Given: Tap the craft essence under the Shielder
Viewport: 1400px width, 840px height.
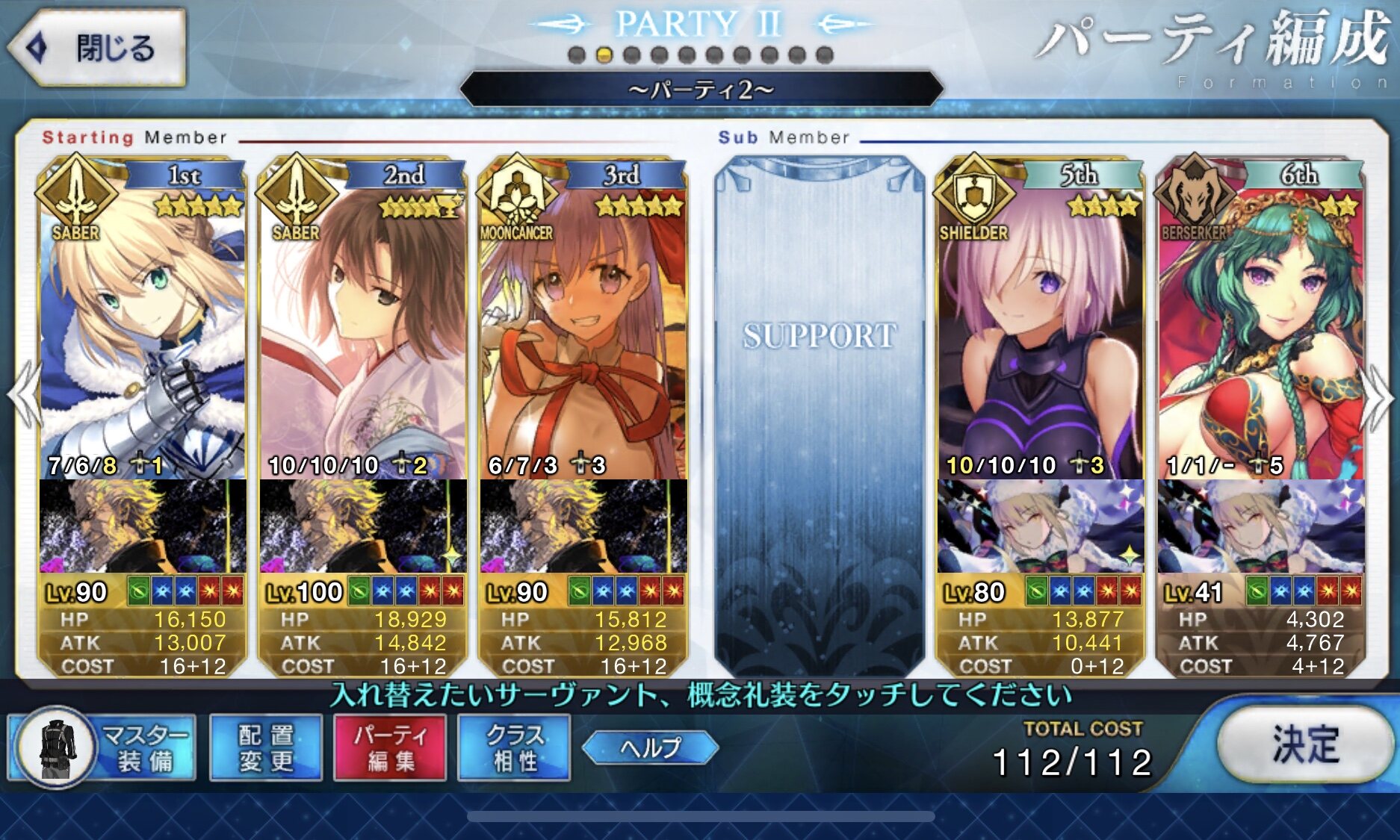Looking at the screenshot, I should tap(1040, 526).
